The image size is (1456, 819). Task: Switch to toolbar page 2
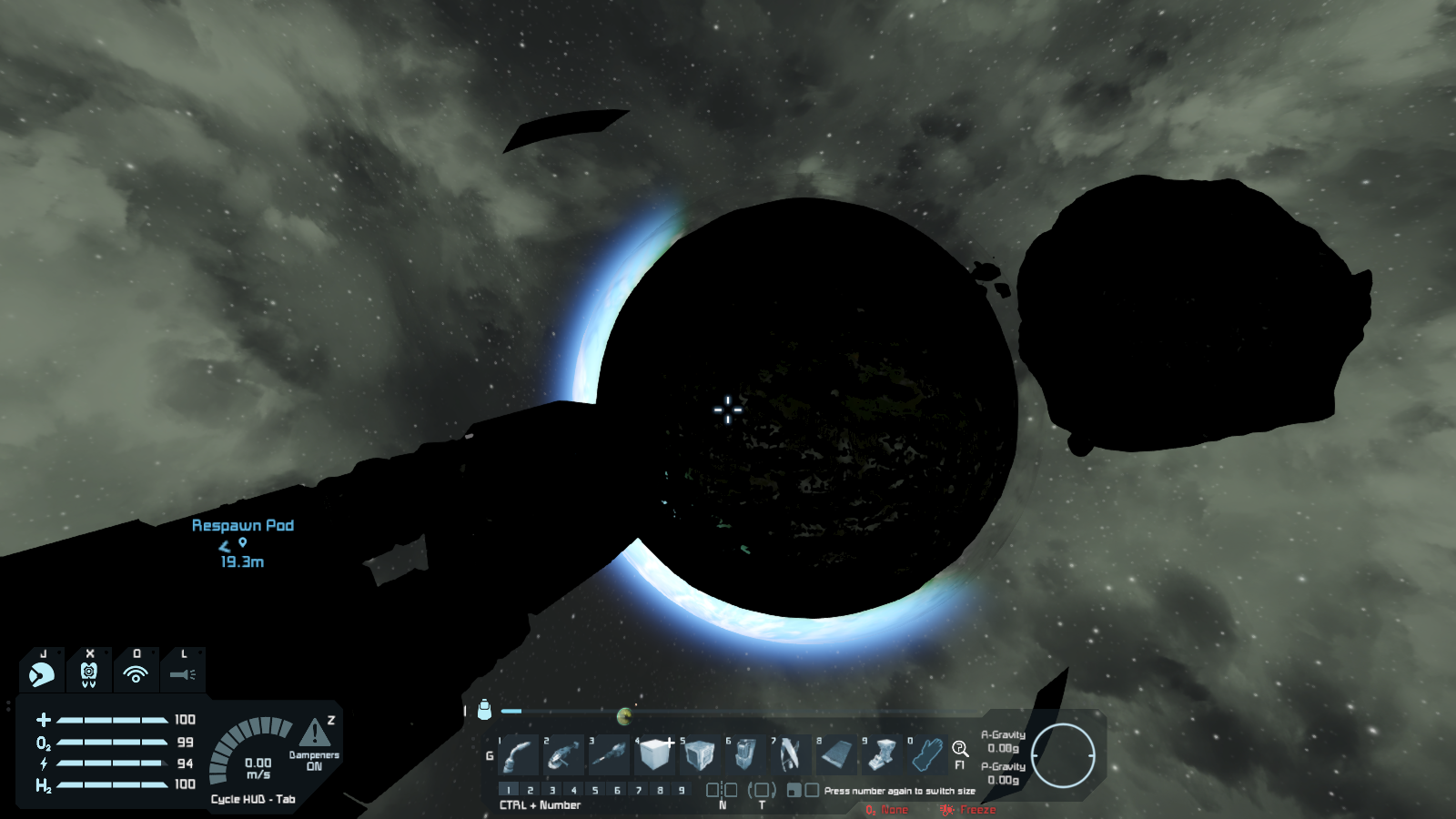[x=531, y=790]
